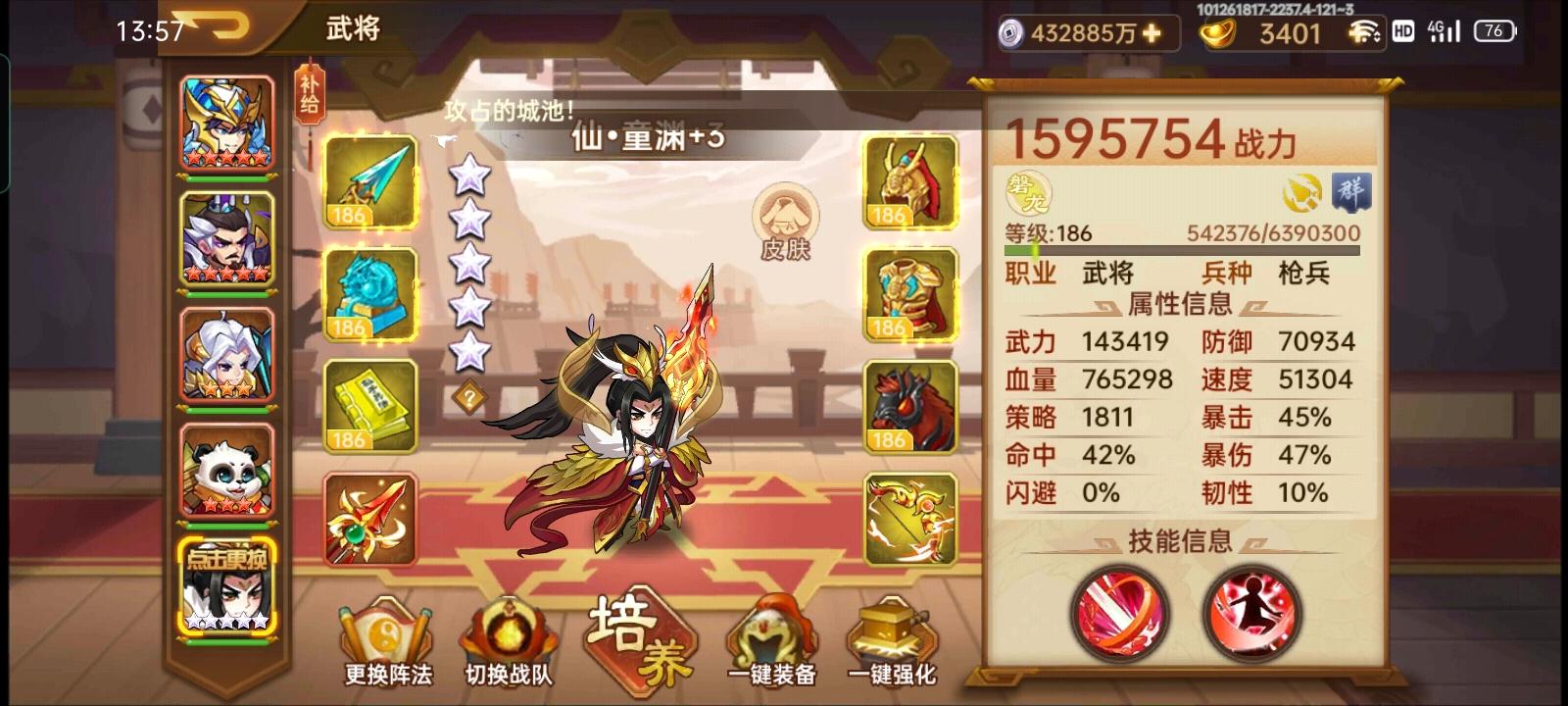The image size is (1568, 706).
Task: Toggle the bottom awakening star
Action: coord(471,350)
